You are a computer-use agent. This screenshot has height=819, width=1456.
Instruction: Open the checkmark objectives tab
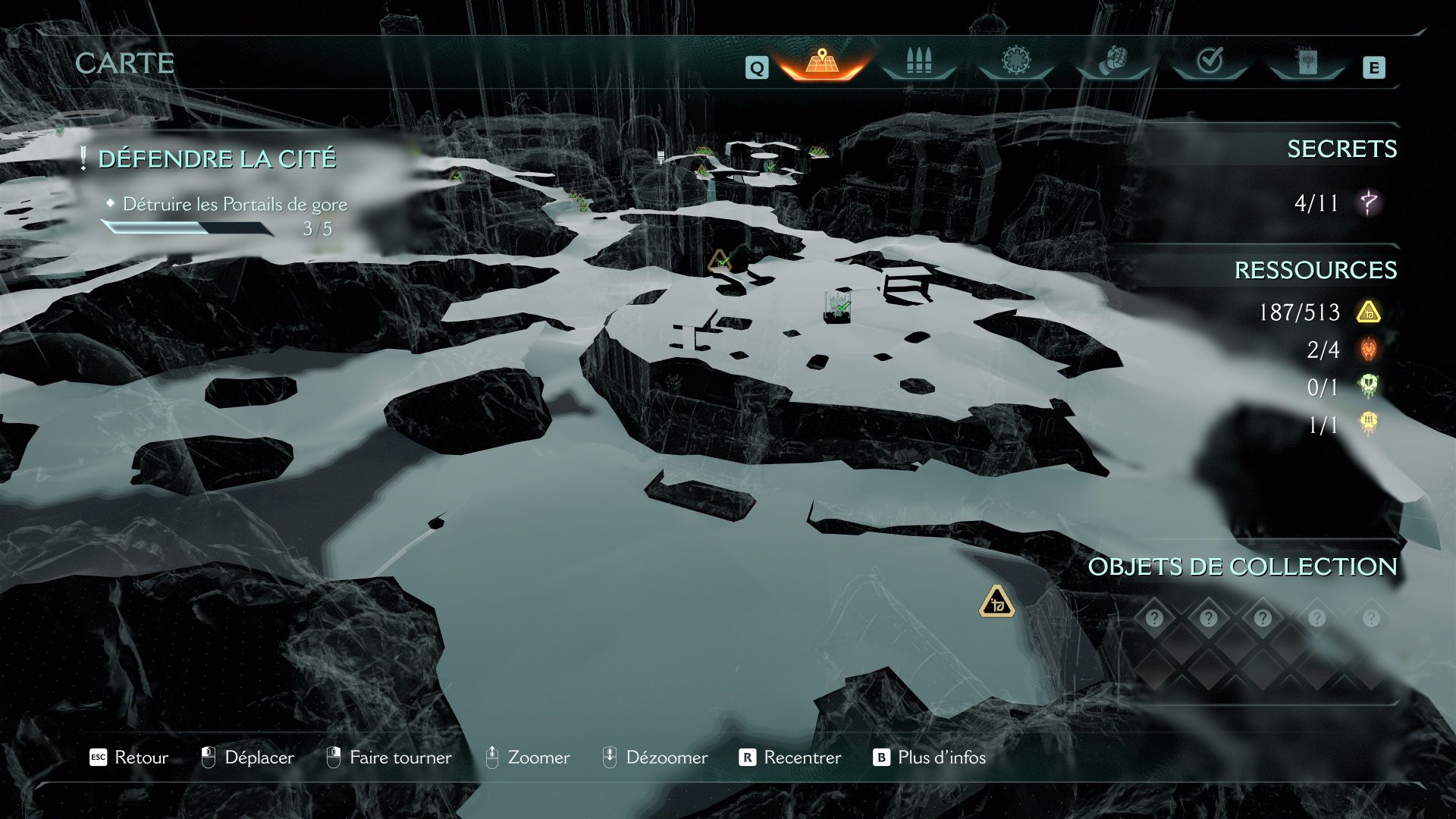coord(1210,62)
